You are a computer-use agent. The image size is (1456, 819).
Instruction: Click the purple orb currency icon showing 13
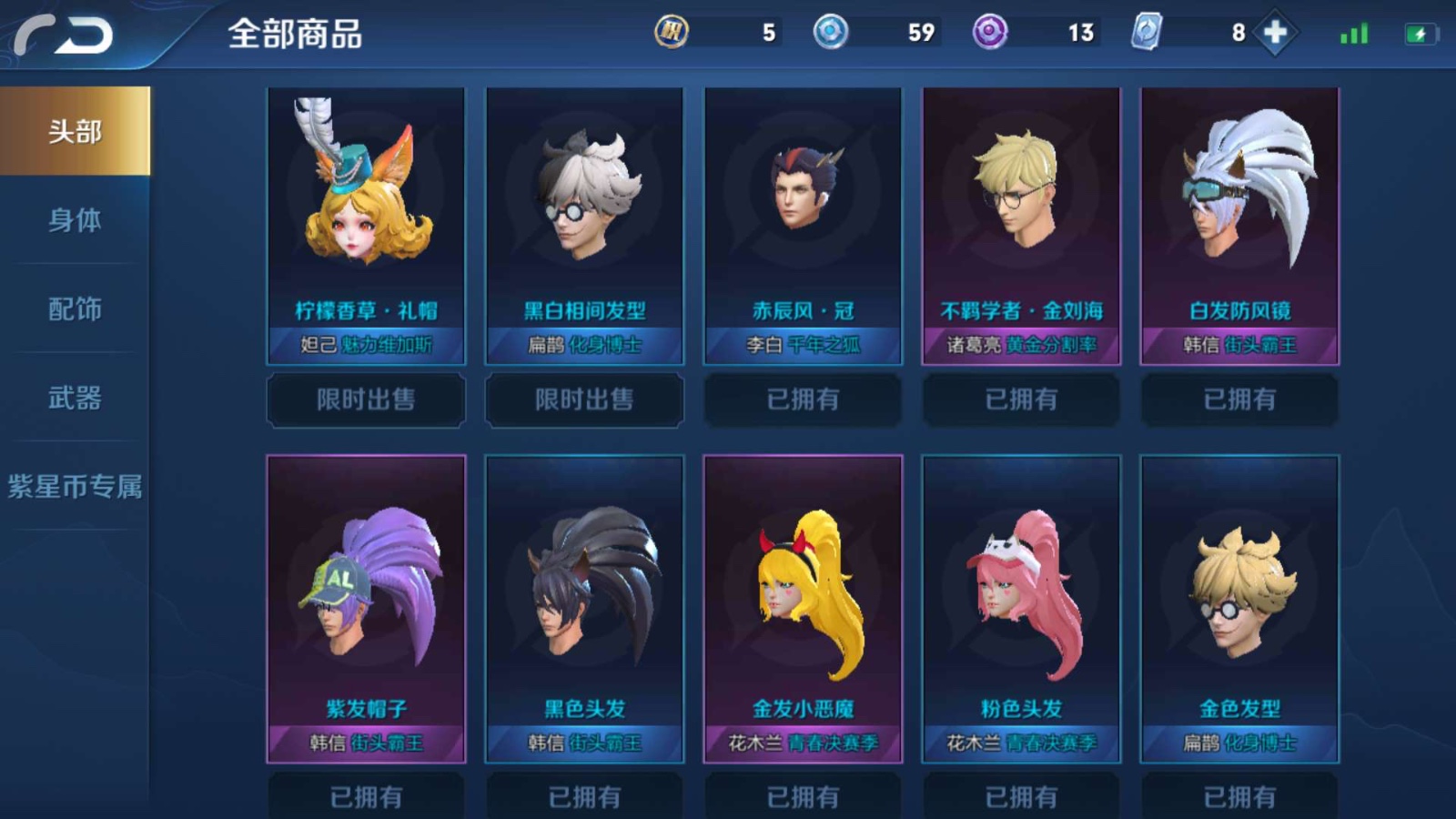(x=988, y=32)
